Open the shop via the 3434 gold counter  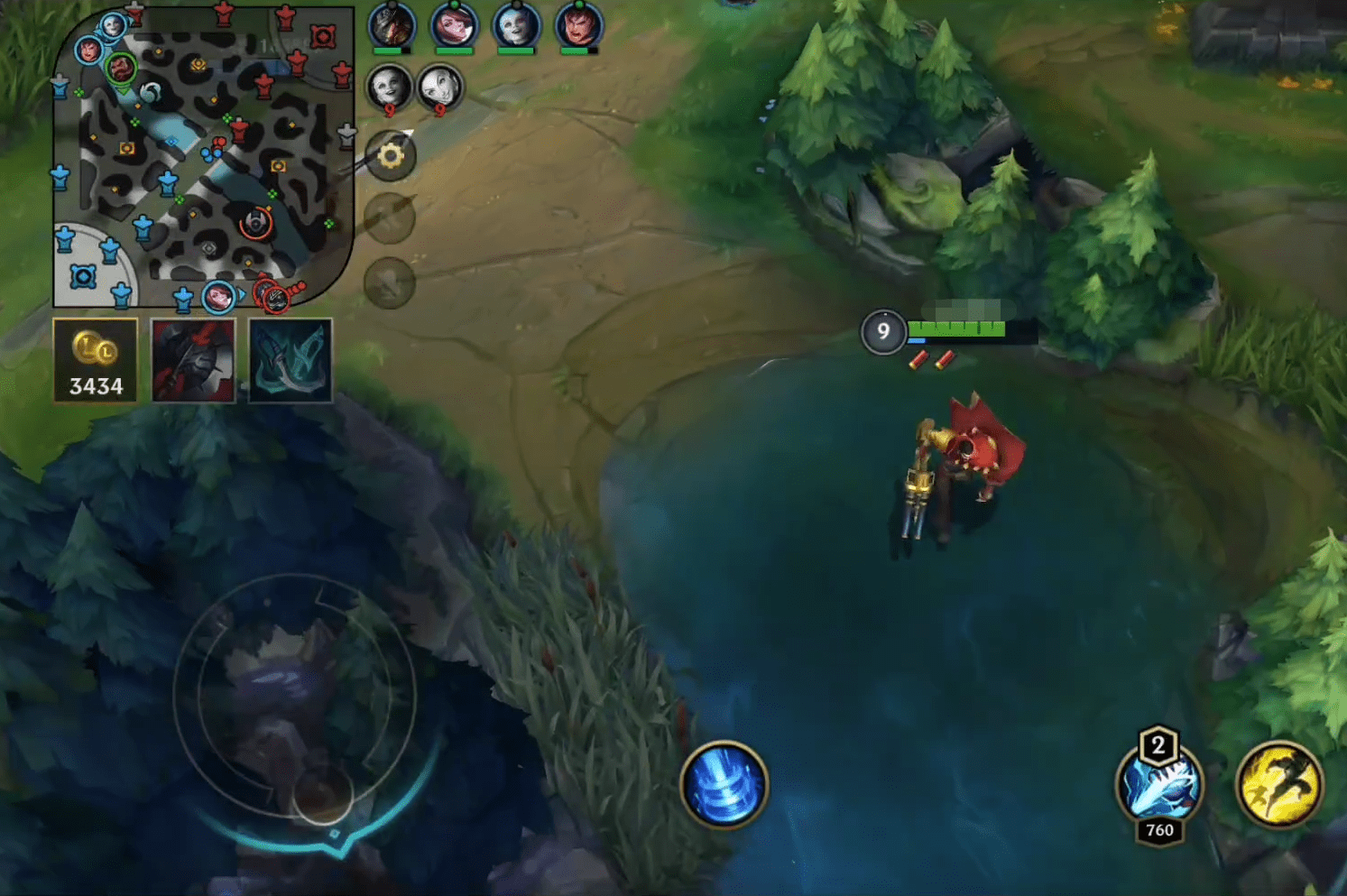point(95,359)
